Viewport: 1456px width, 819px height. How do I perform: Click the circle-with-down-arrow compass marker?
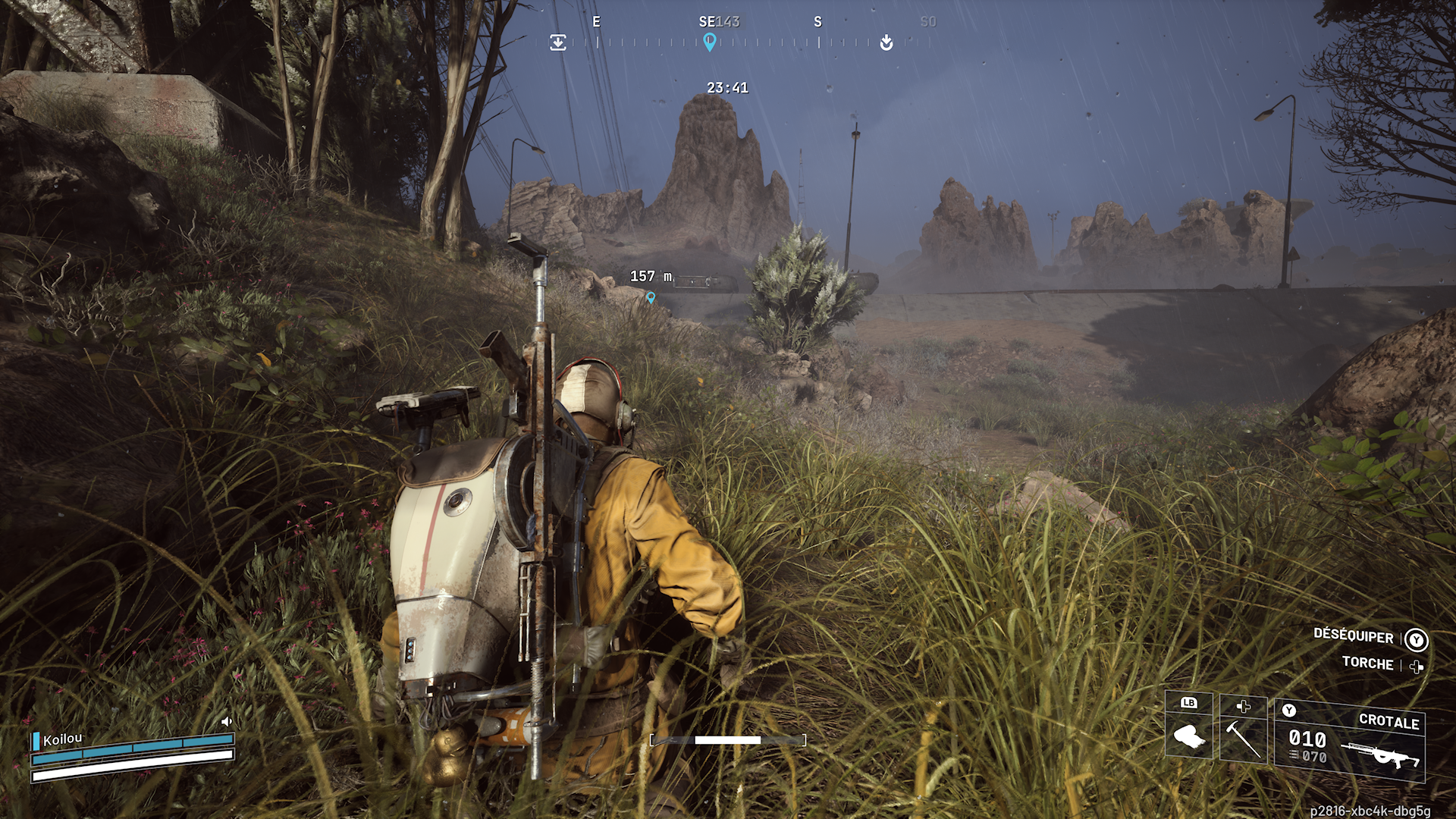[x=886, y=42]
